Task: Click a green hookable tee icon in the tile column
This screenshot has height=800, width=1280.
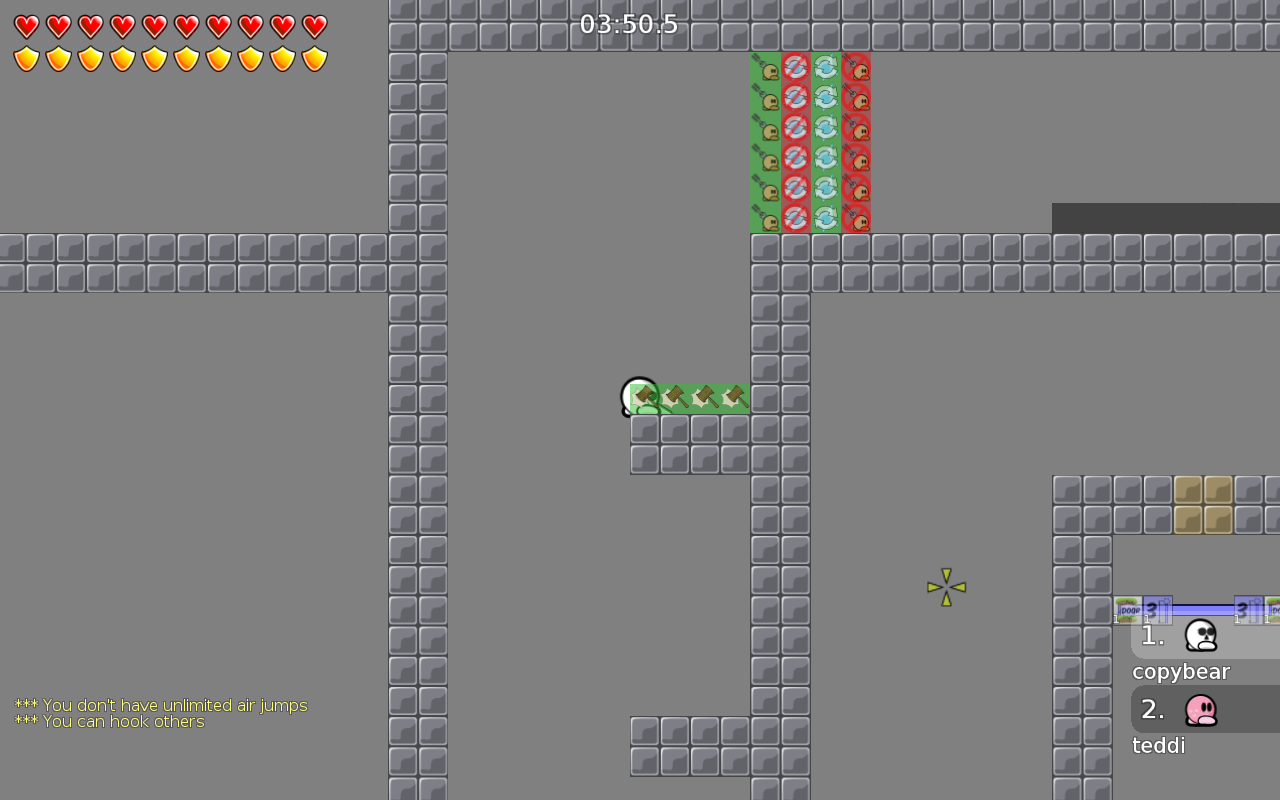Action: pos(766,130)
